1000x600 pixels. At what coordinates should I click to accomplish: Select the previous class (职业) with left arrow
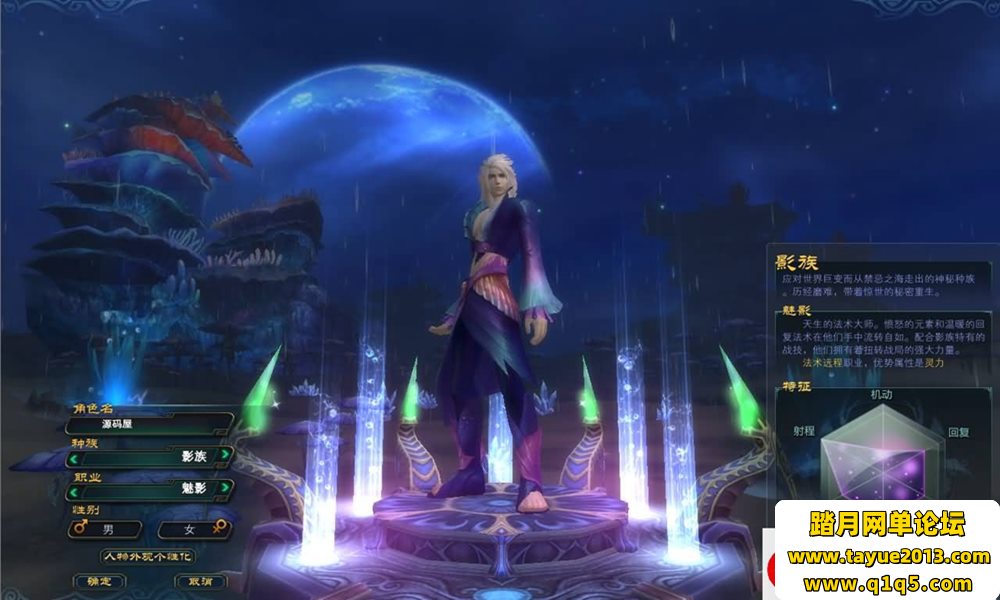(x=73, y=488)
